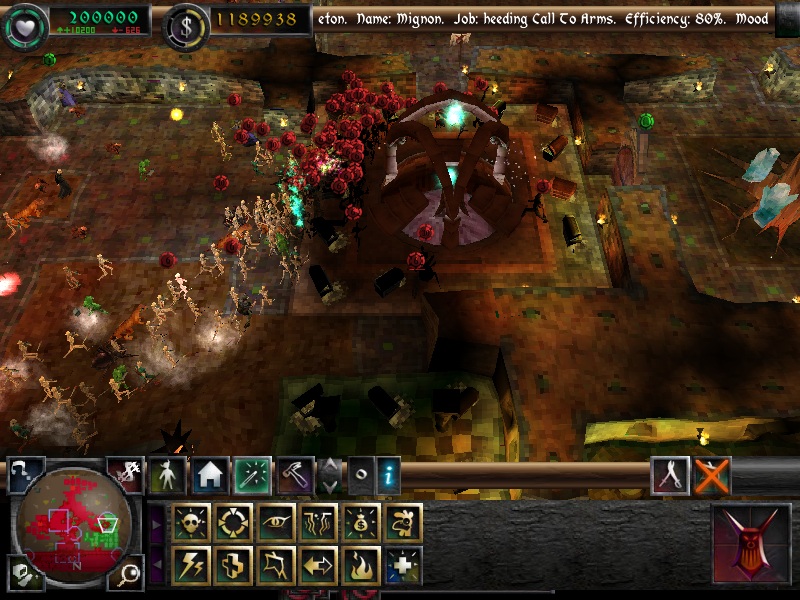800x600 pixels.
Task: Choose the wavy-lines tremor spell icon
Action: pos(318,522)
